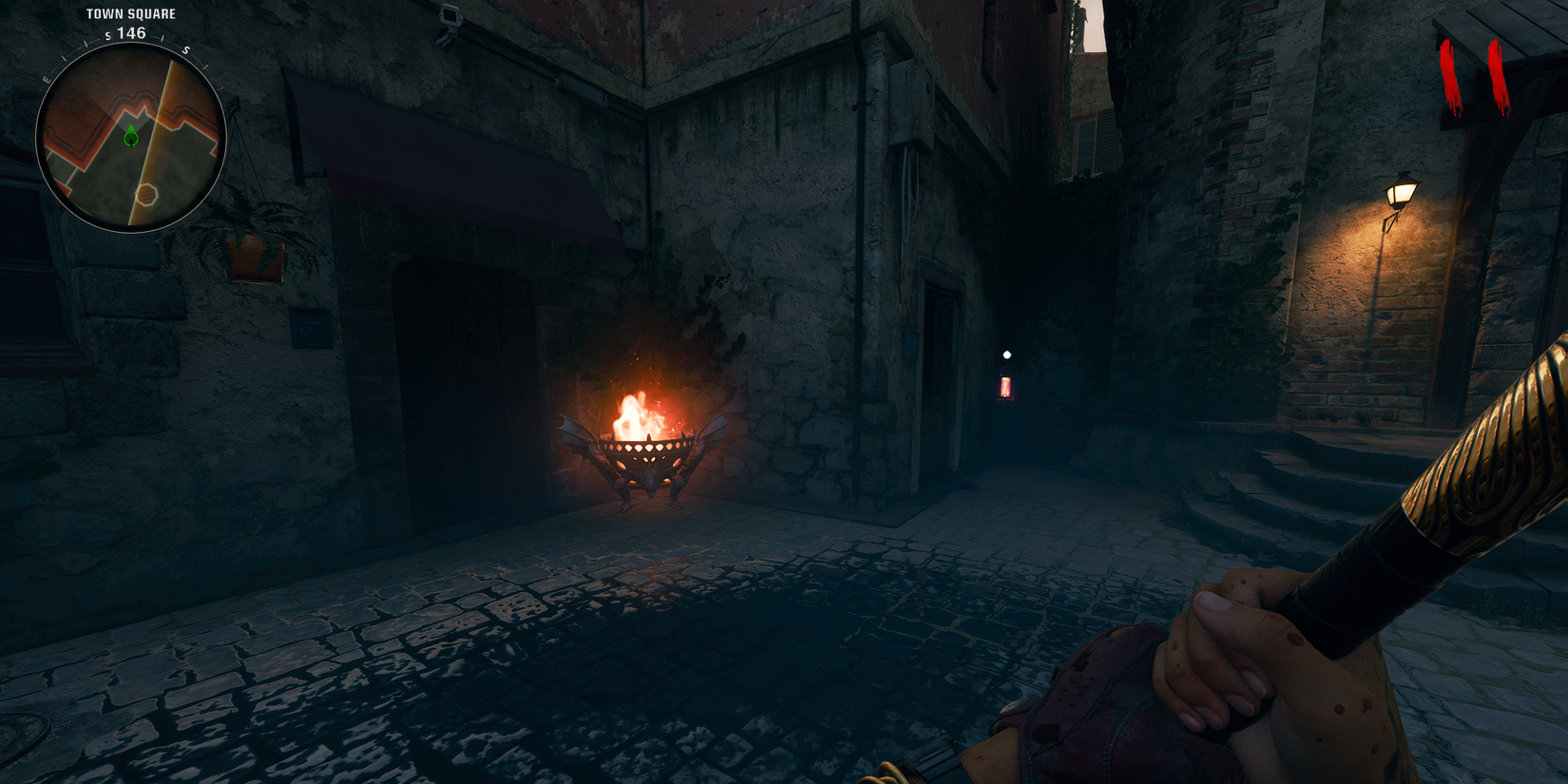This screenshot has width=1568, height=784.
Task: Click the TOWN SQUARE location label
Action: [x=130, y=14]
